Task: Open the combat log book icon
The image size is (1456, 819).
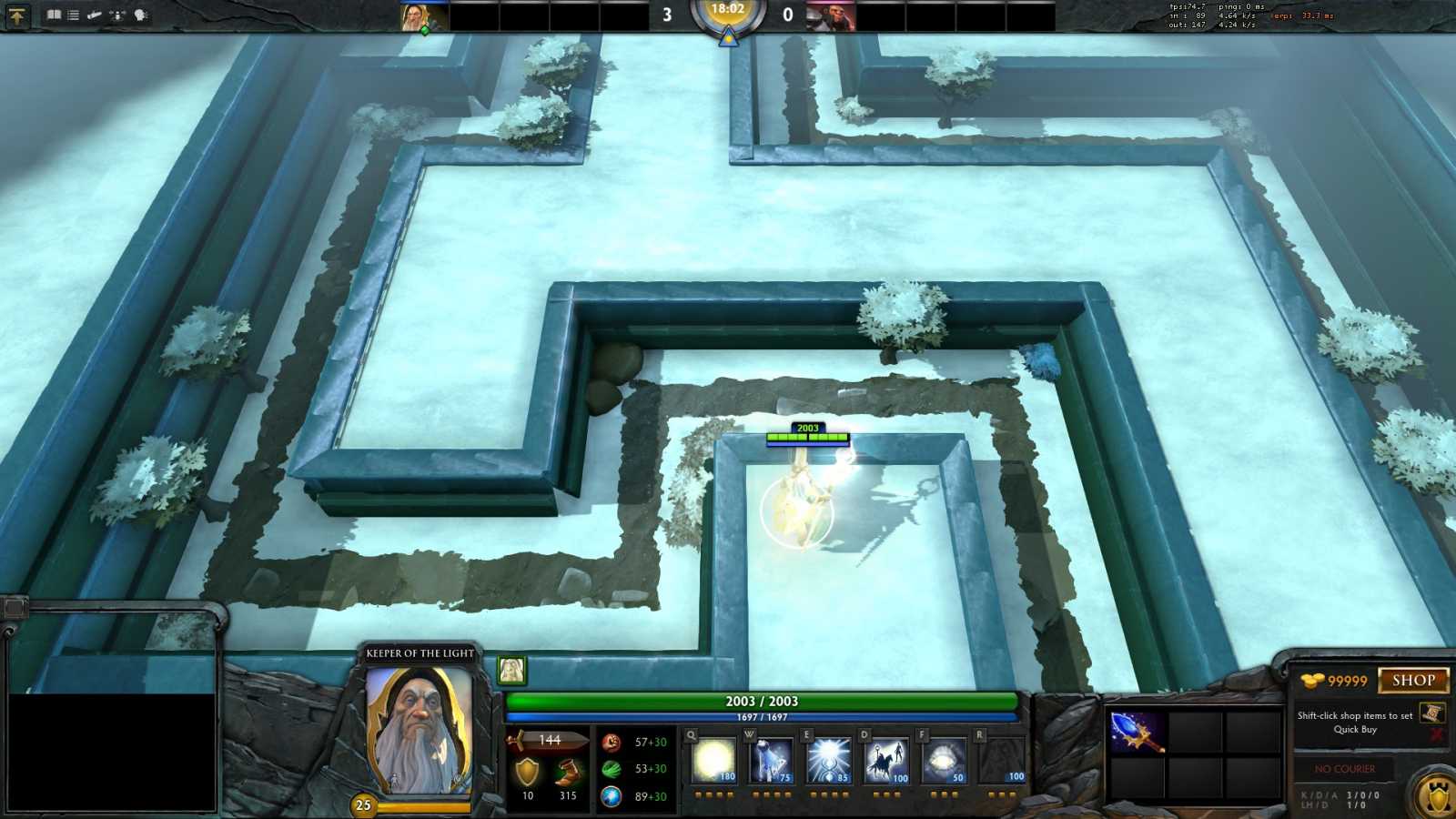Action: pos(54,15)
